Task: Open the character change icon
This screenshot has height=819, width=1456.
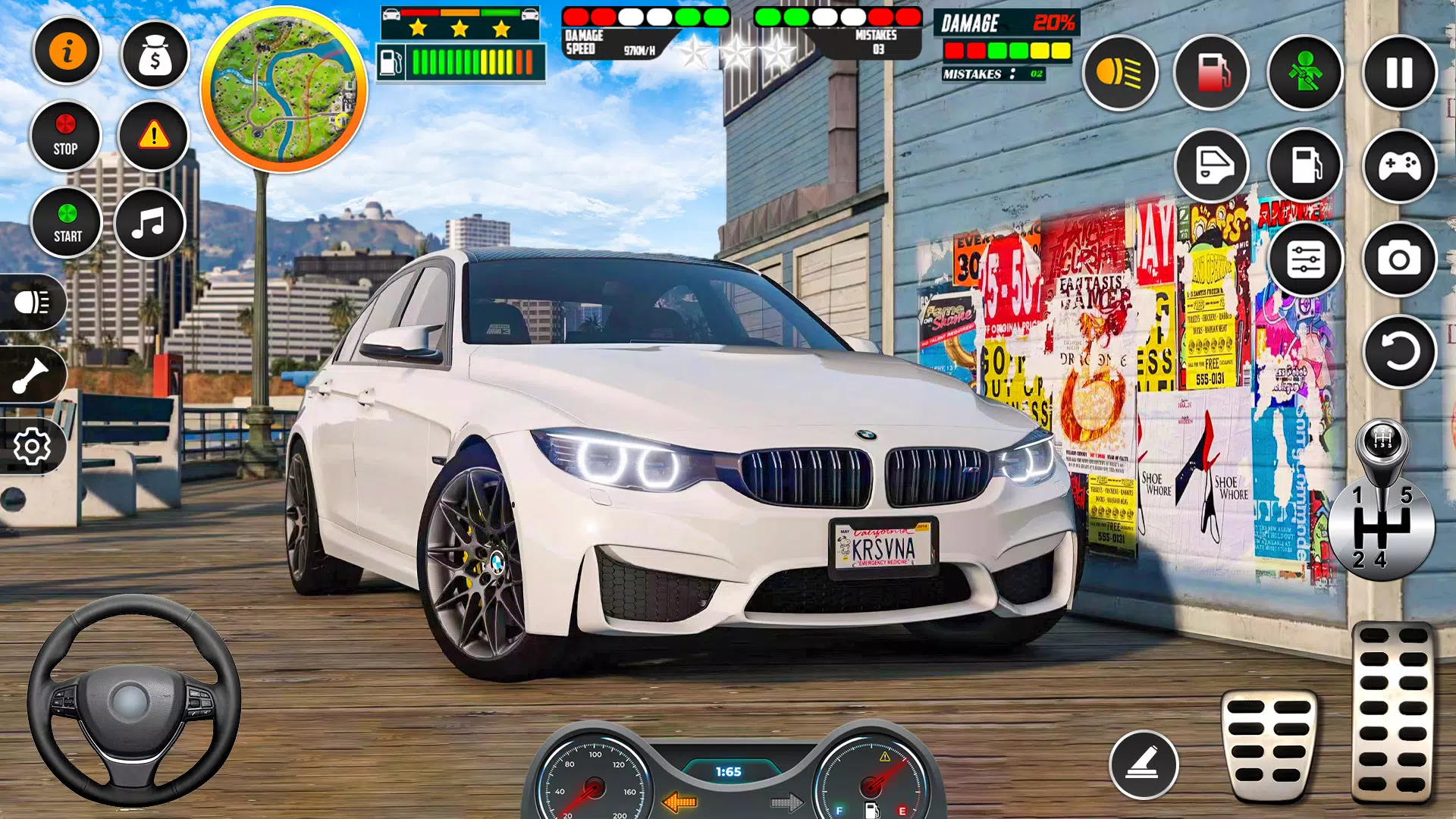Action: point(1304,72)
